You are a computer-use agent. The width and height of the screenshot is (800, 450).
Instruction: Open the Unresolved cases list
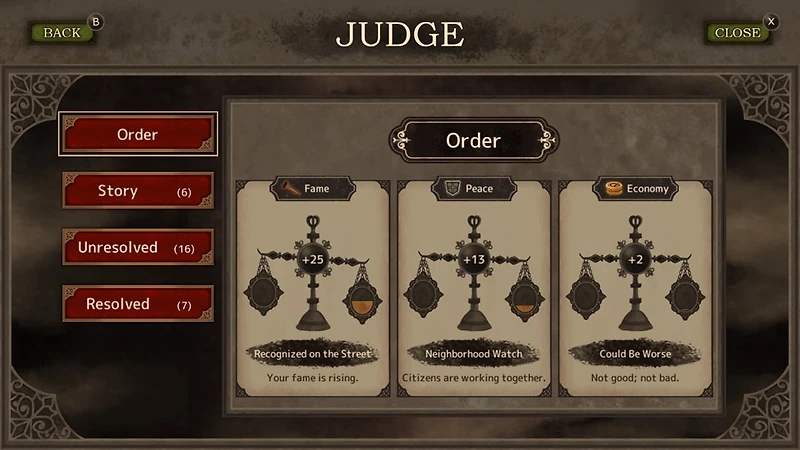[138, 247]
